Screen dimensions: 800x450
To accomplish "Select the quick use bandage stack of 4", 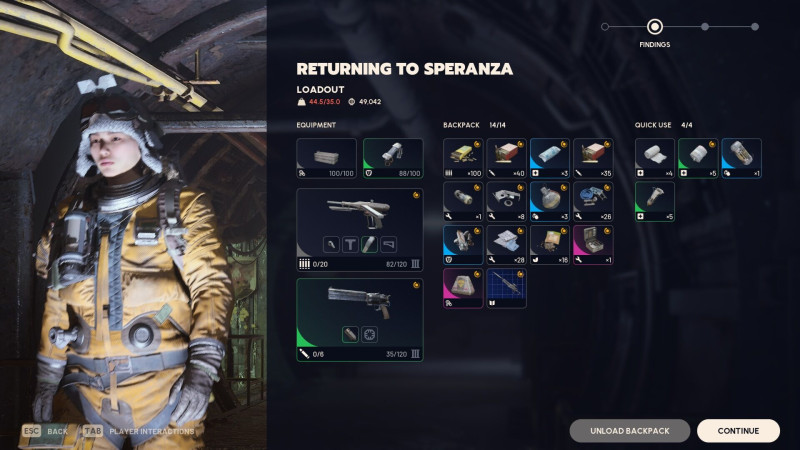I will (655, 158).
